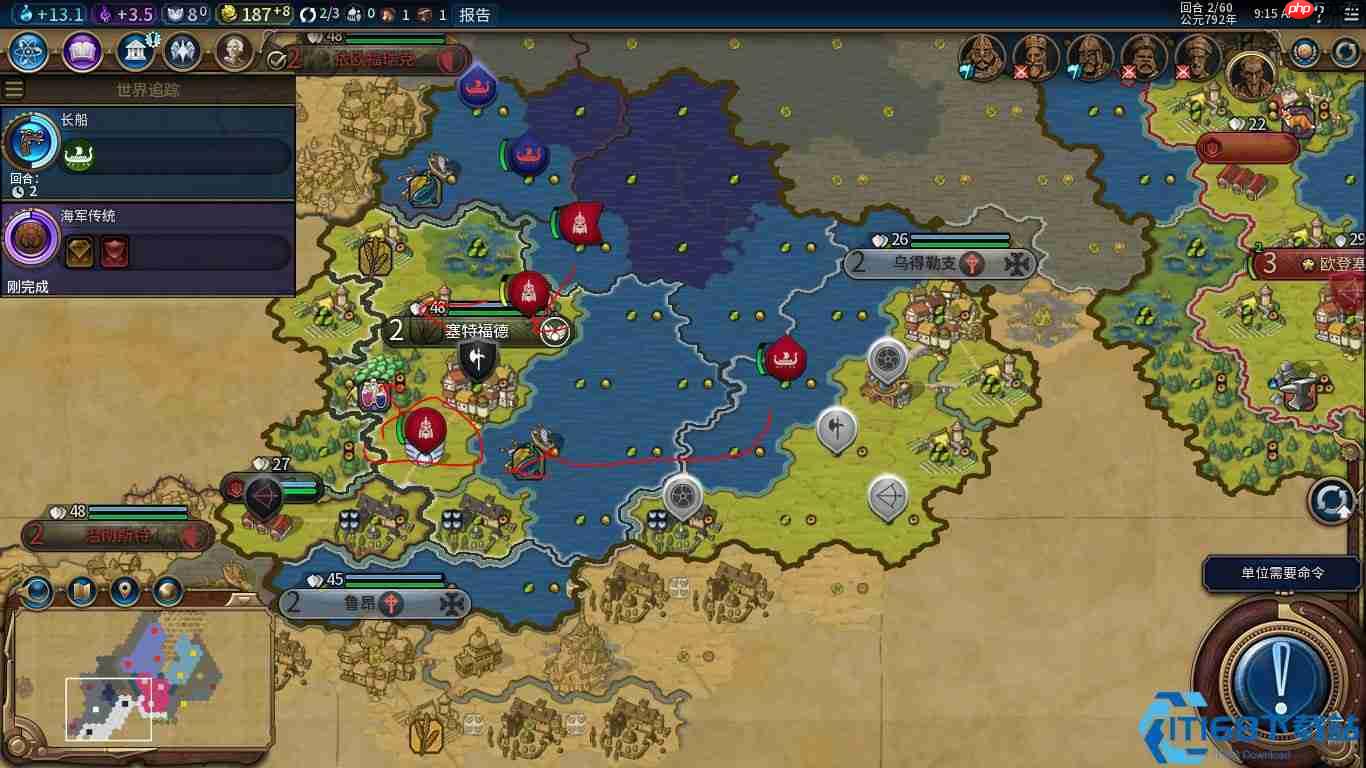Click 报告 in the top resource bar
The width and height of the screenshot is (1366, 768).
pos(473,13)
